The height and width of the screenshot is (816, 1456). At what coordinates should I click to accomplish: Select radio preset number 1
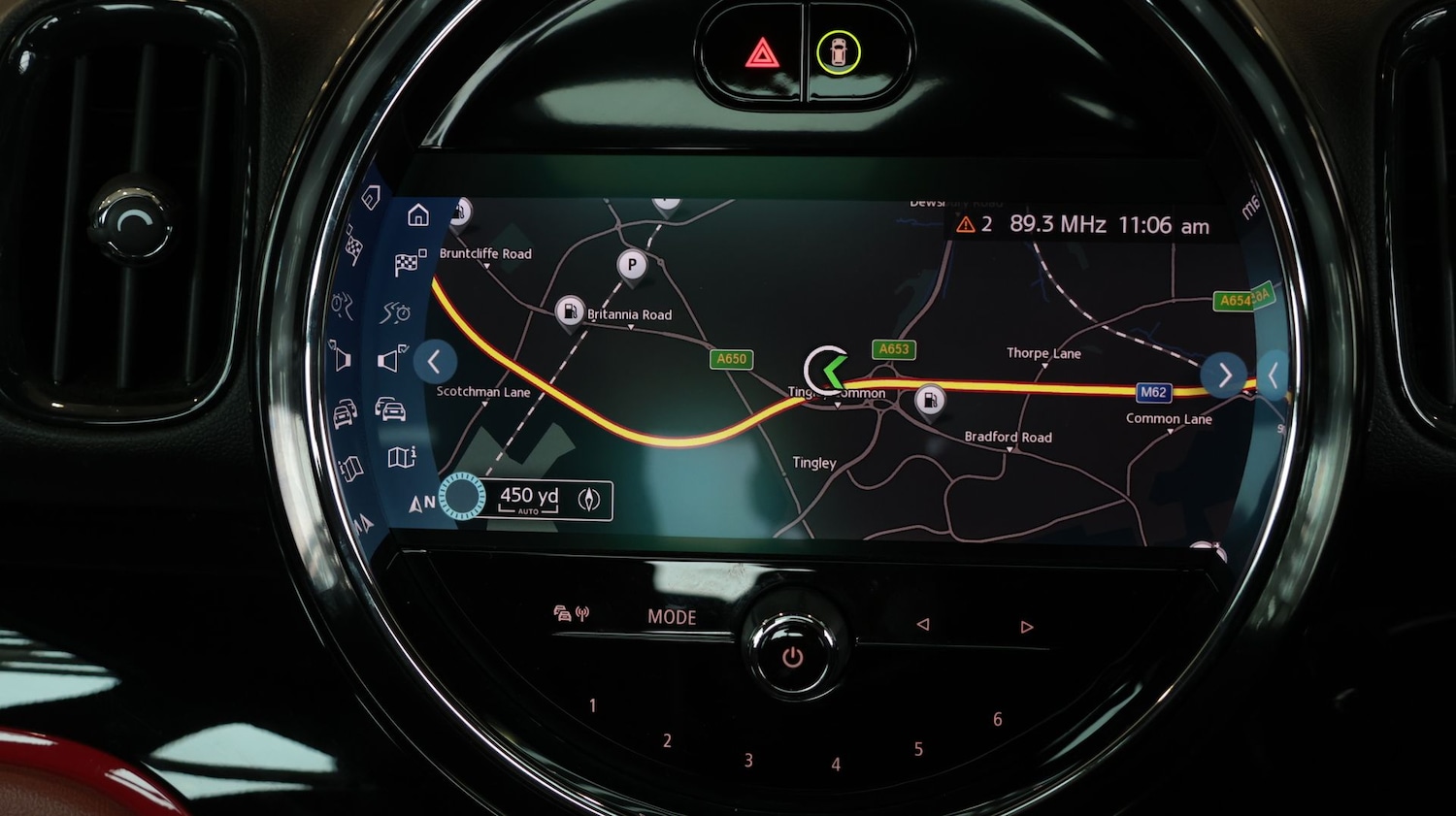[593, 705]
